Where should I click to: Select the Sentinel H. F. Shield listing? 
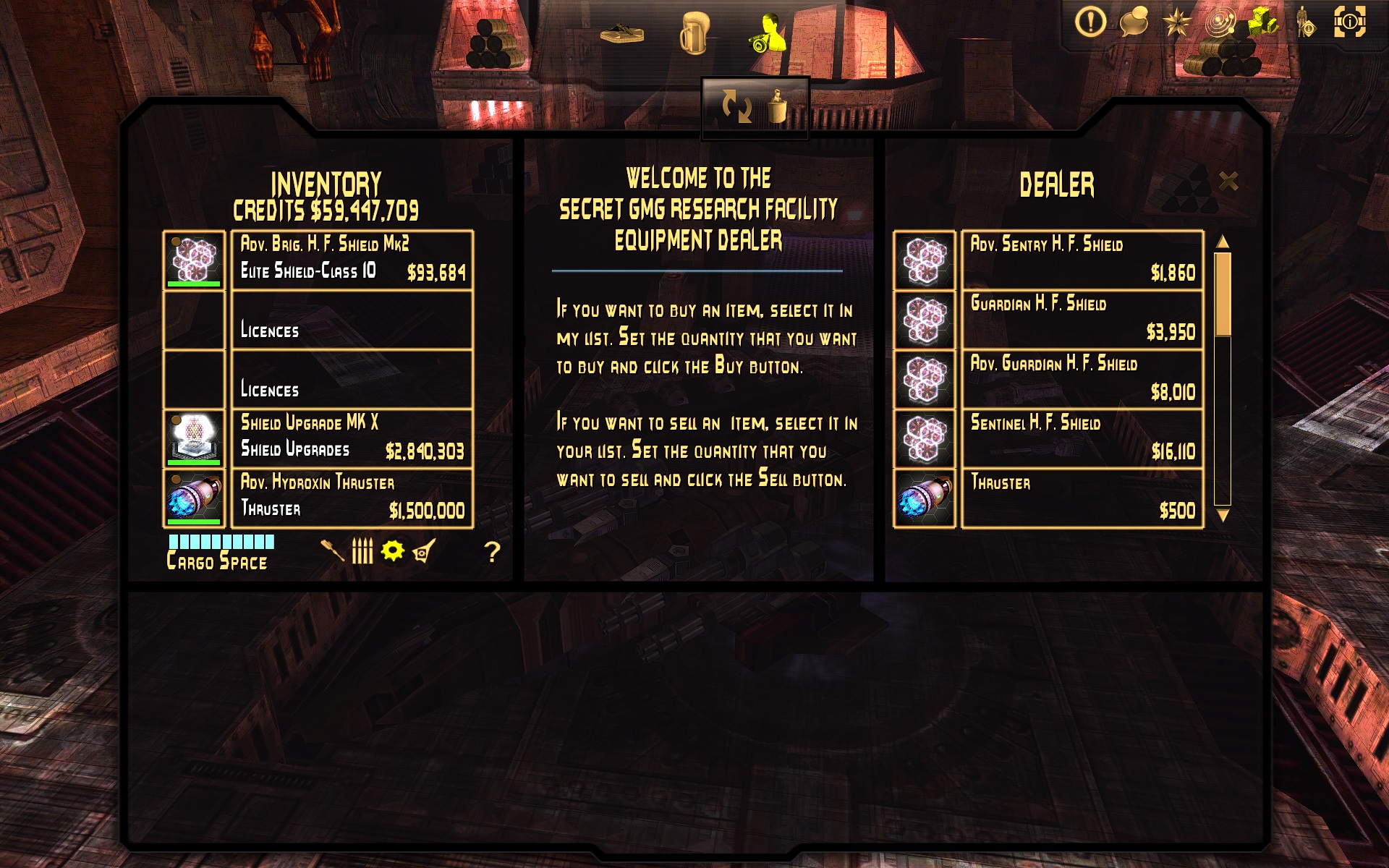pos(1082,438)
